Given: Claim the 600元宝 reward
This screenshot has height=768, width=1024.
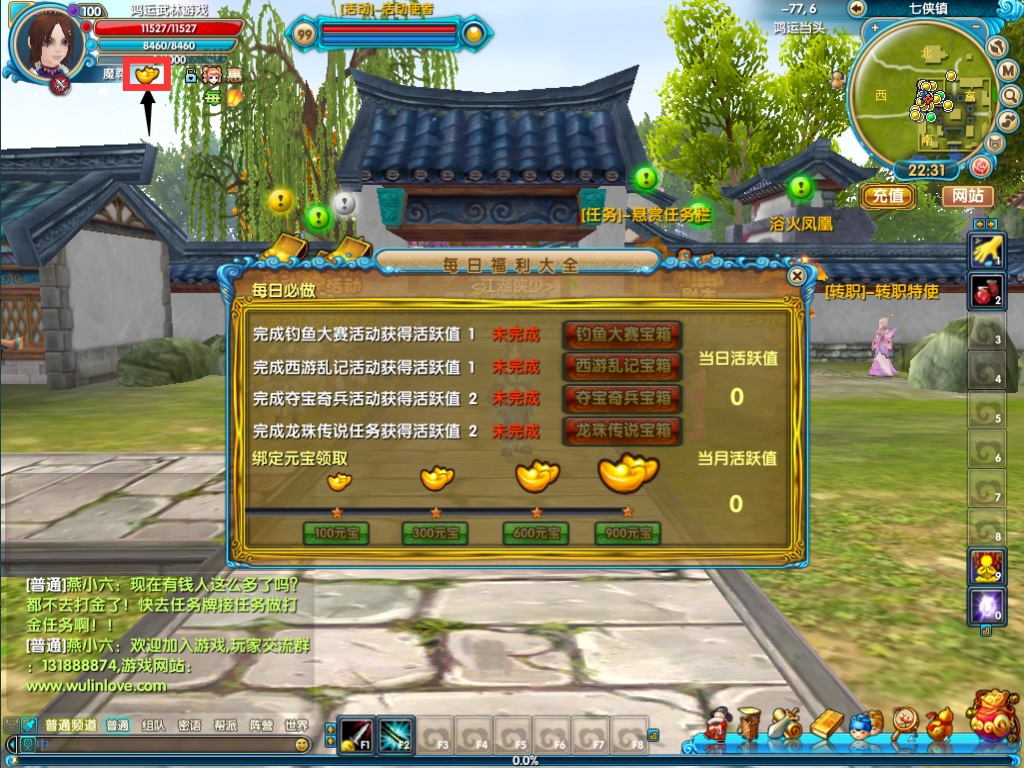Looking at the screenshot, I should (535, 534).
